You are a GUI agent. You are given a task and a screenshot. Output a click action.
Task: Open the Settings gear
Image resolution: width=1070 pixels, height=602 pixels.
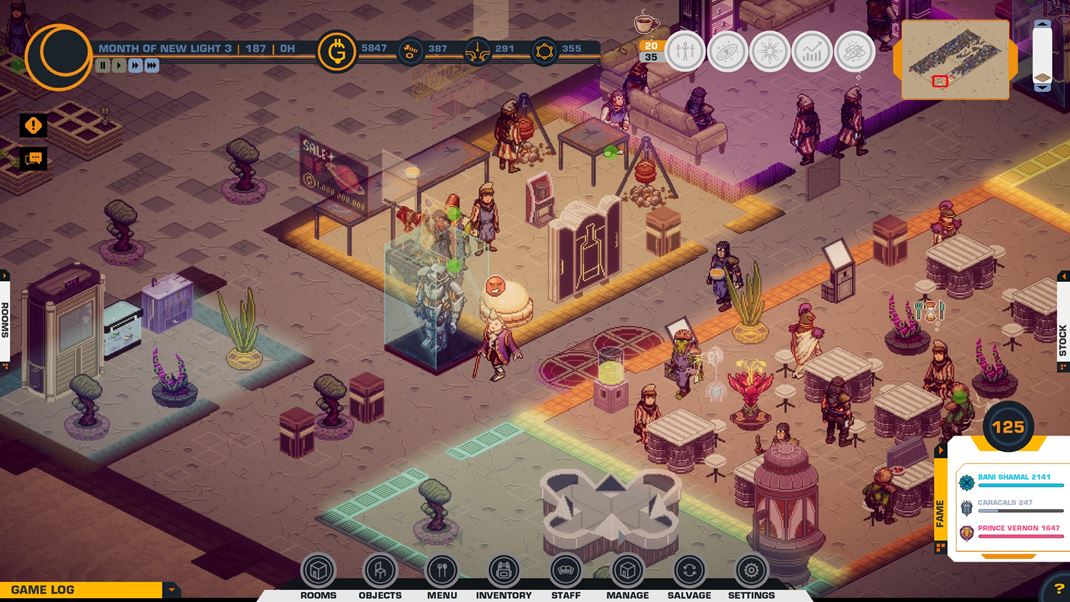(751, 572)
